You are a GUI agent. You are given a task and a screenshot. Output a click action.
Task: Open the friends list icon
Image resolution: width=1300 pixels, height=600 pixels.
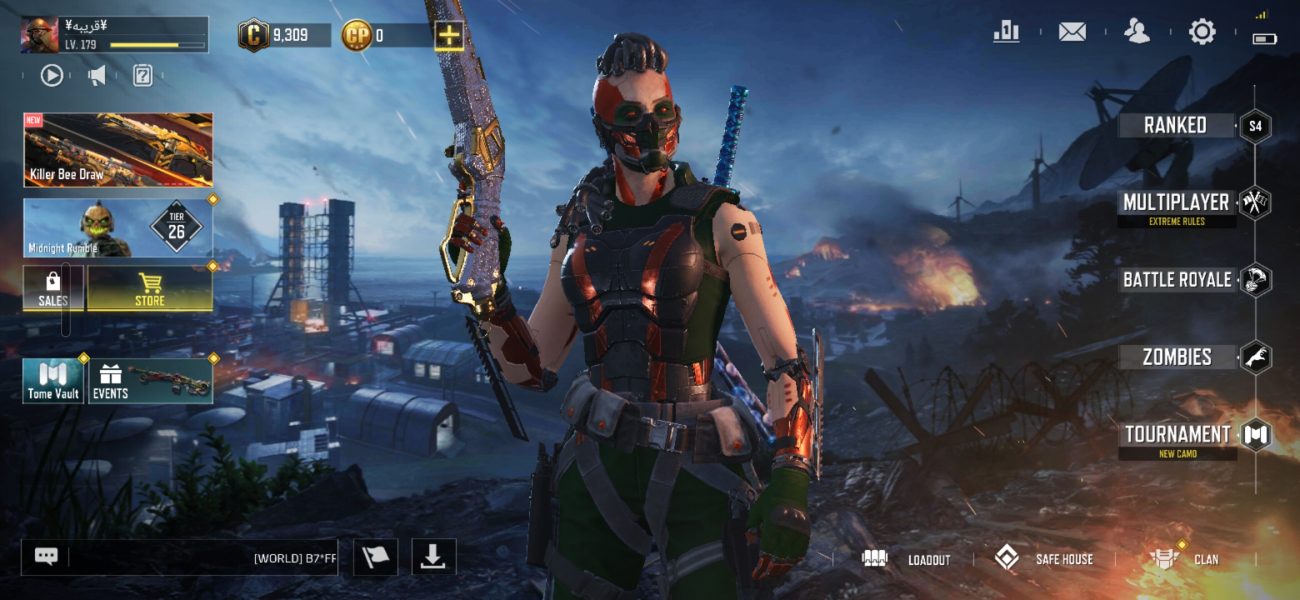1137,32
